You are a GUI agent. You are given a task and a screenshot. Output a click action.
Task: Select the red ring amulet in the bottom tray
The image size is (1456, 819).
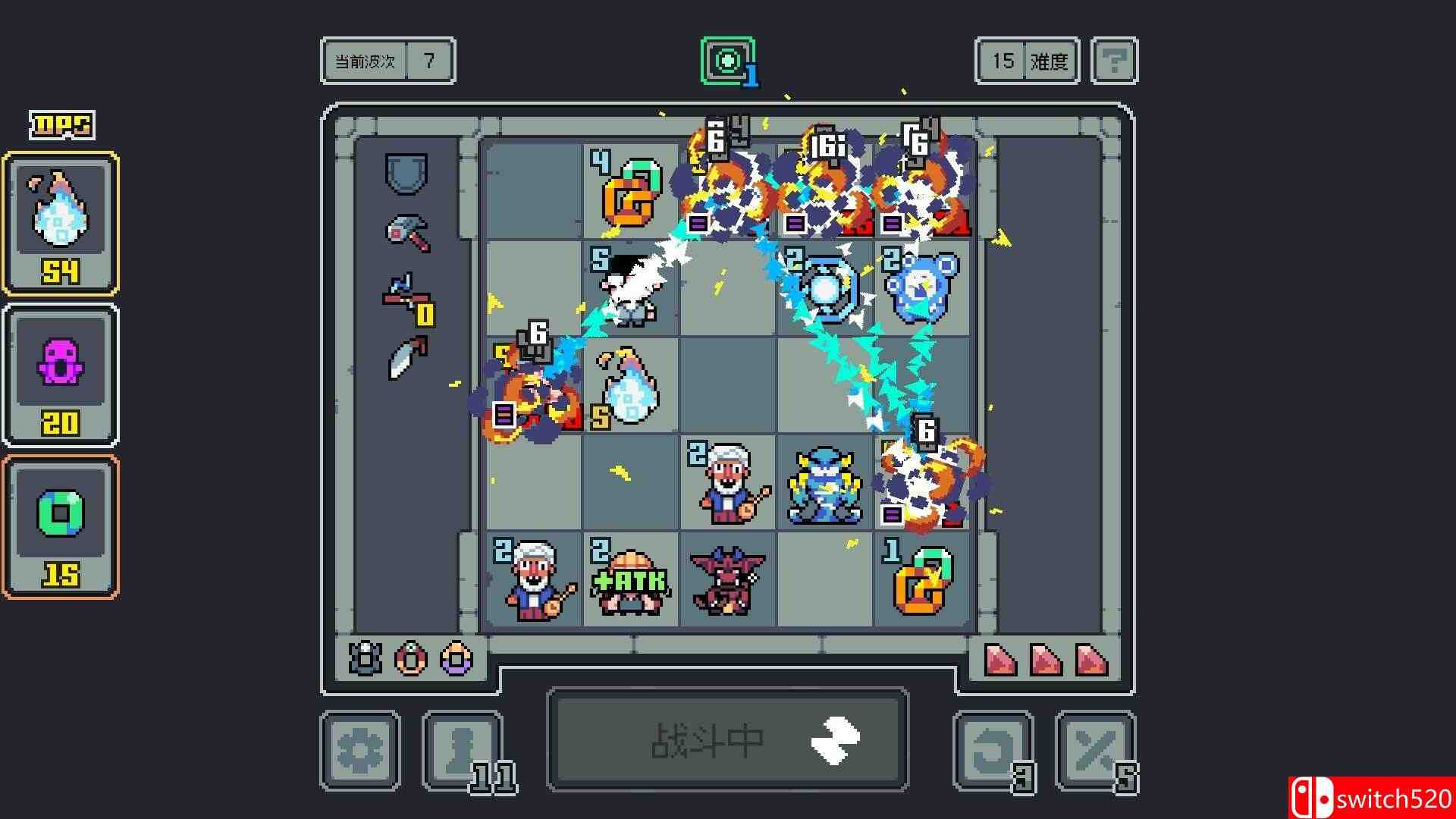409,660
